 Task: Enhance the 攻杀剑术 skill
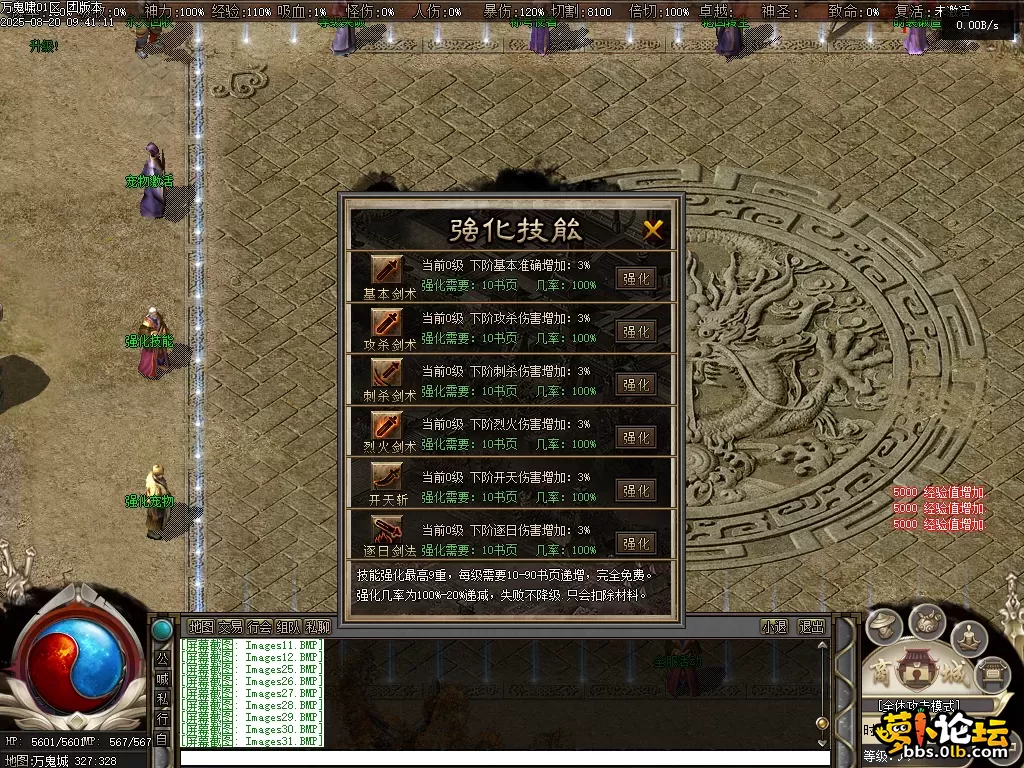[x=636, y=331]
